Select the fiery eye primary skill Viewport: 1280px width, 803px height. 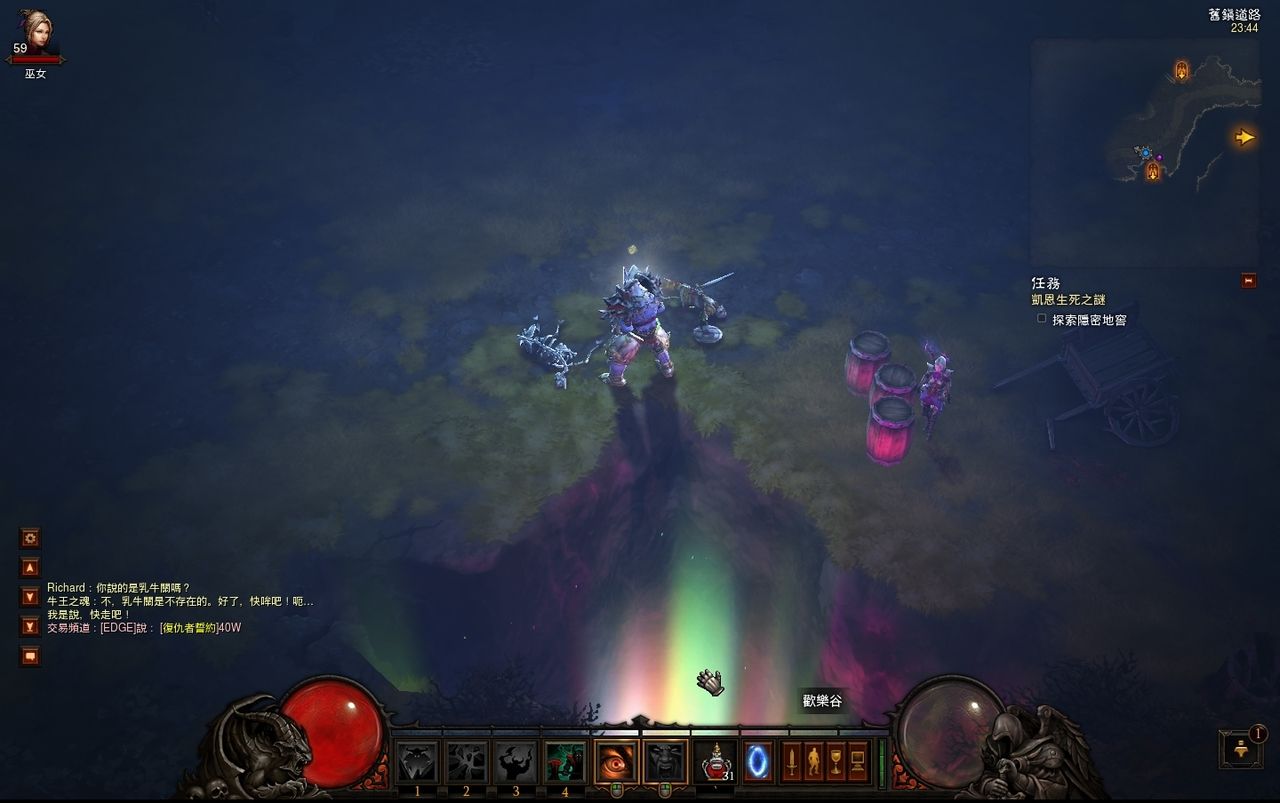pos(616,762)
